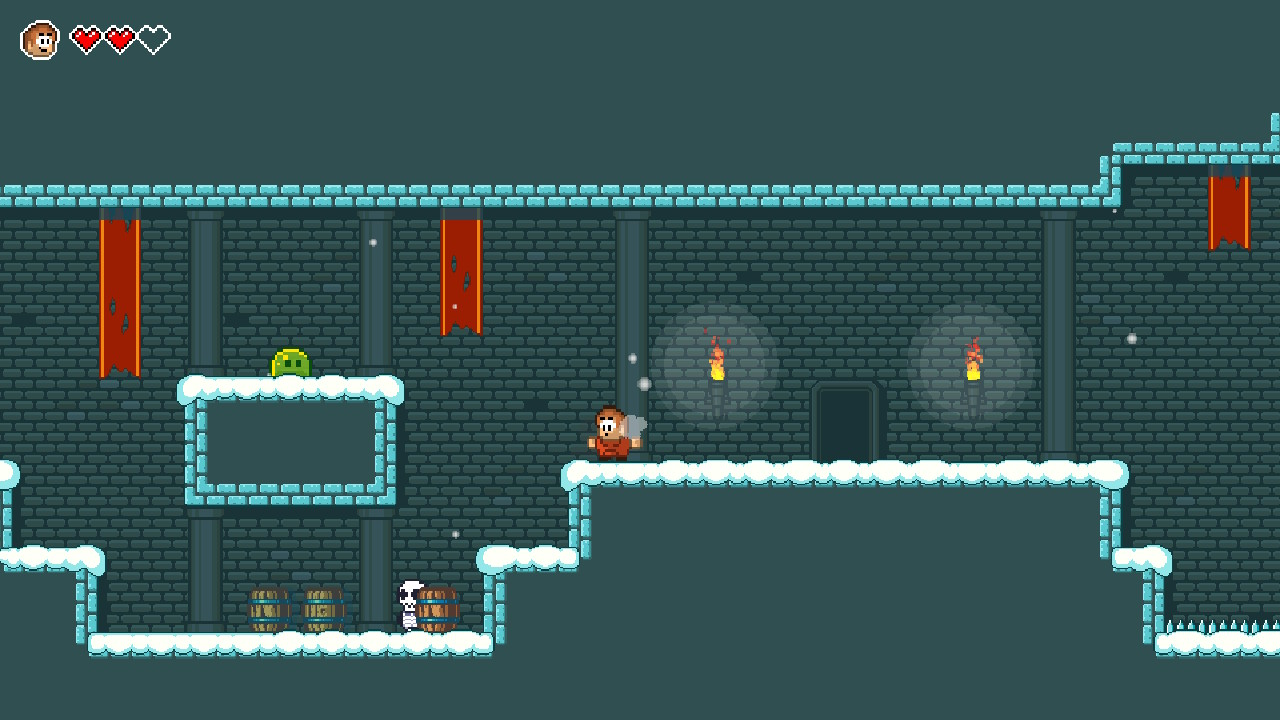
Task: Click the red banner near the middle pillar
Action: tap(461, 275)
